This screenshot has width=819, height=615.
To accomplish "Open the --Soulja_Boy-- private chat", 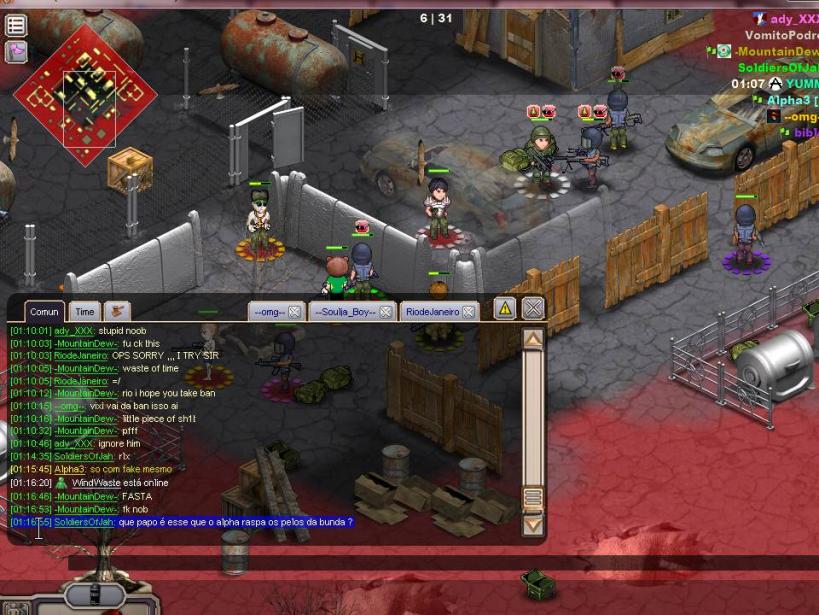I will pyautogui.click(x=345, y=312).
